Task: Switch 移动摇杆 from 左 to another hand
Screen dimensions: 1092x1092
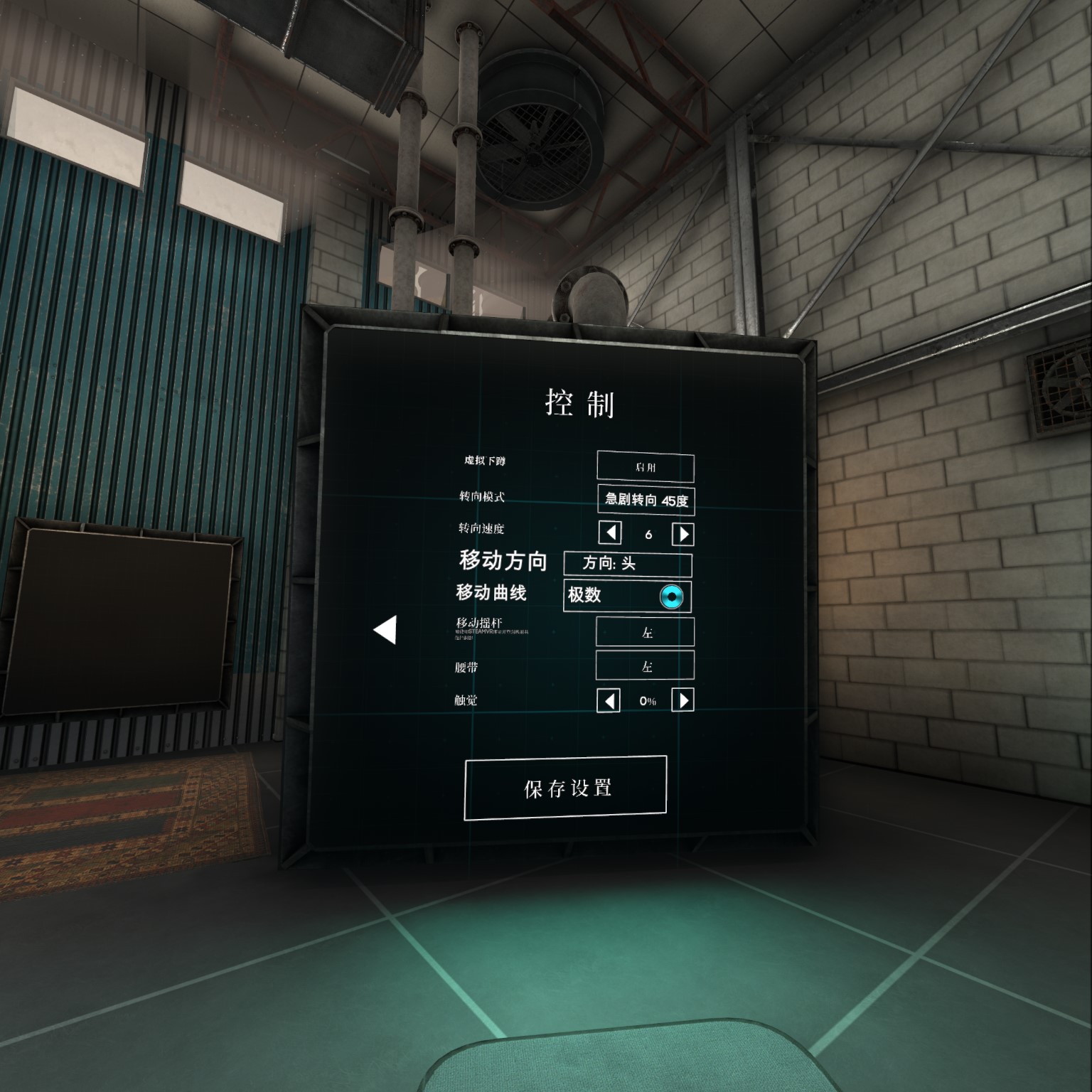Action: pyautogui.click(x=646, y=631)
